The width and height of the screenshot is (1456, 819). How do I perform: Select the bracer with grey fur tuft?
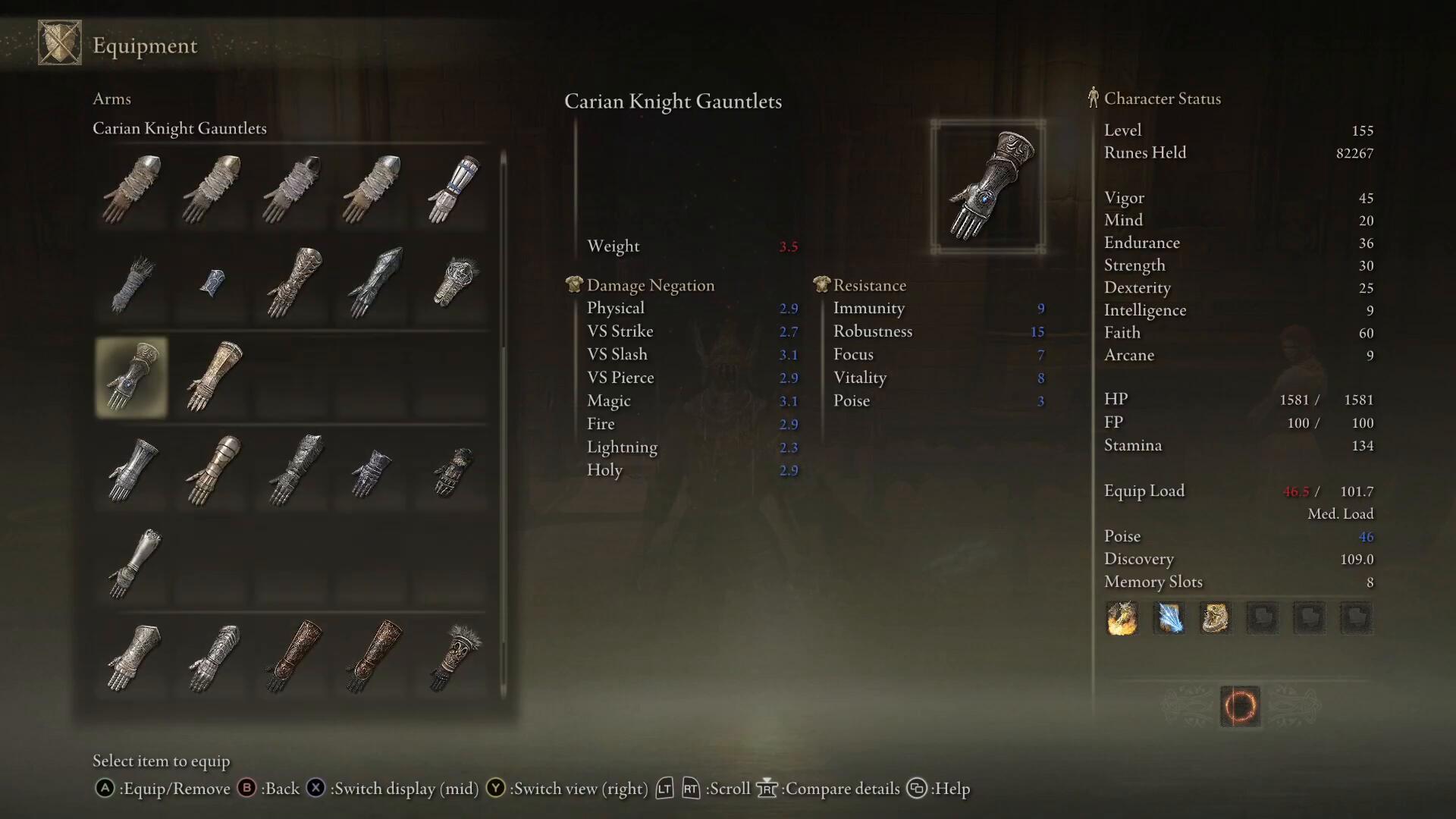click(x=453, y=657)
